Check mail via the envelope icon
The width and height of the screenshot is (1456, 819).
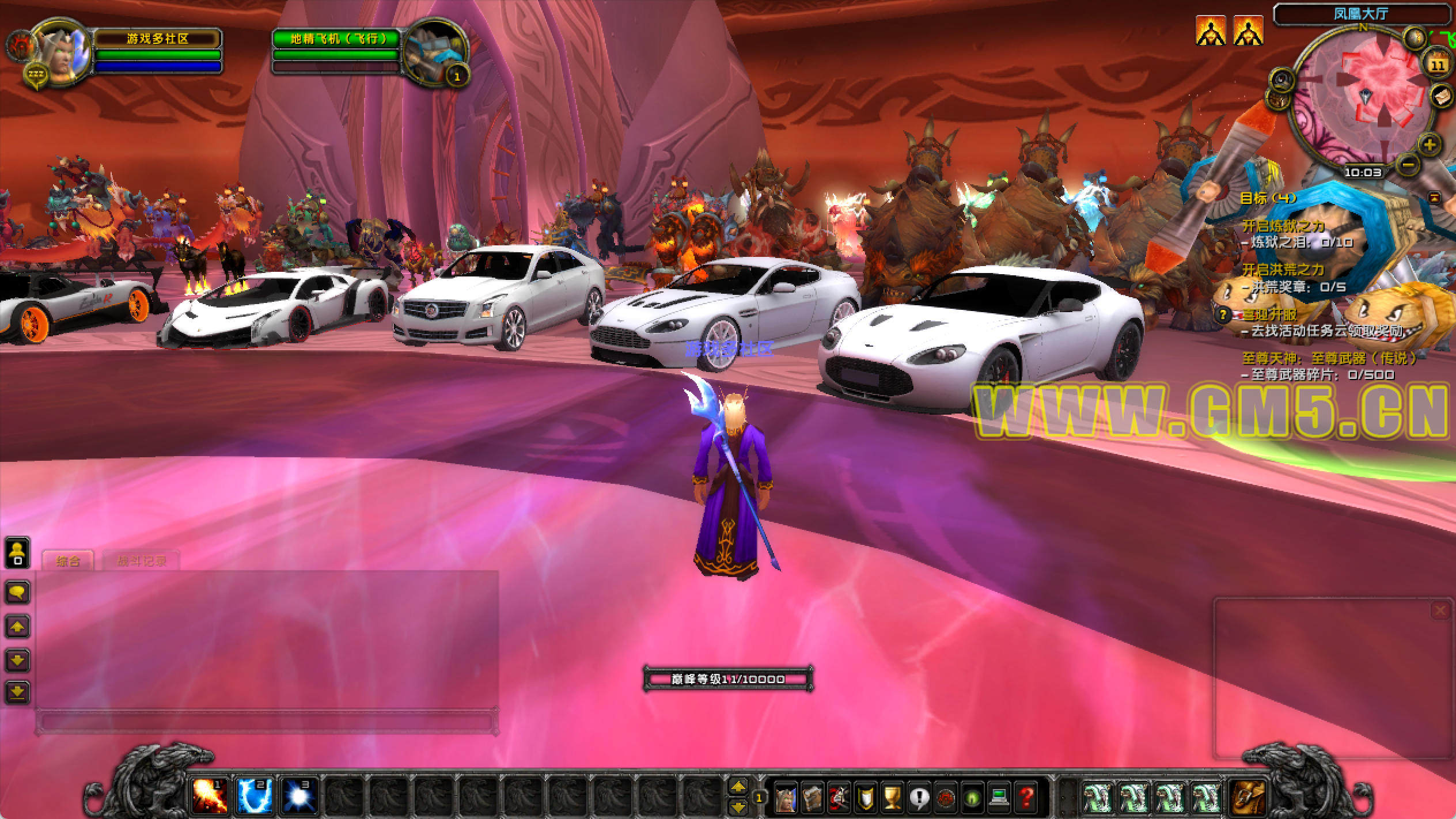click(x=1442, y=96)
